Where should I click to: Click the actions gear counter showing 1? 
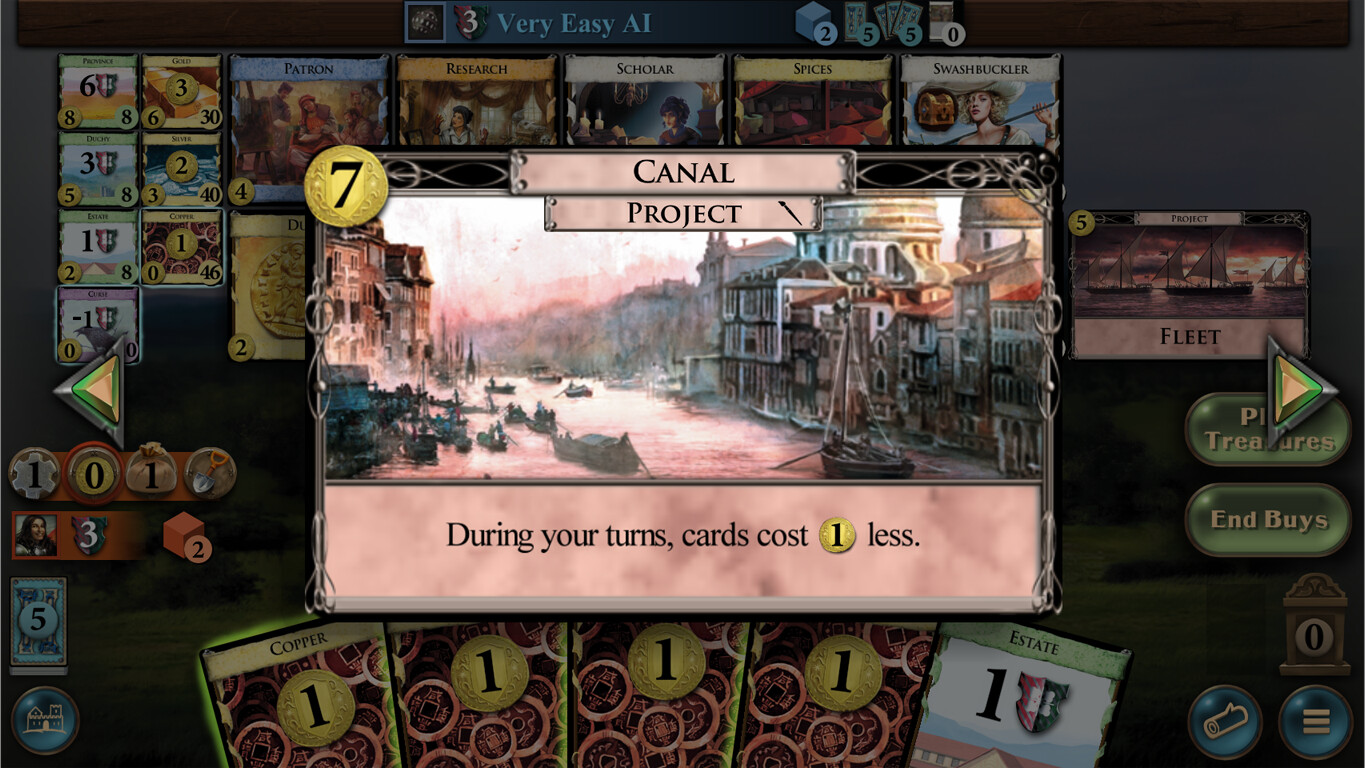(x=36, y=471)
